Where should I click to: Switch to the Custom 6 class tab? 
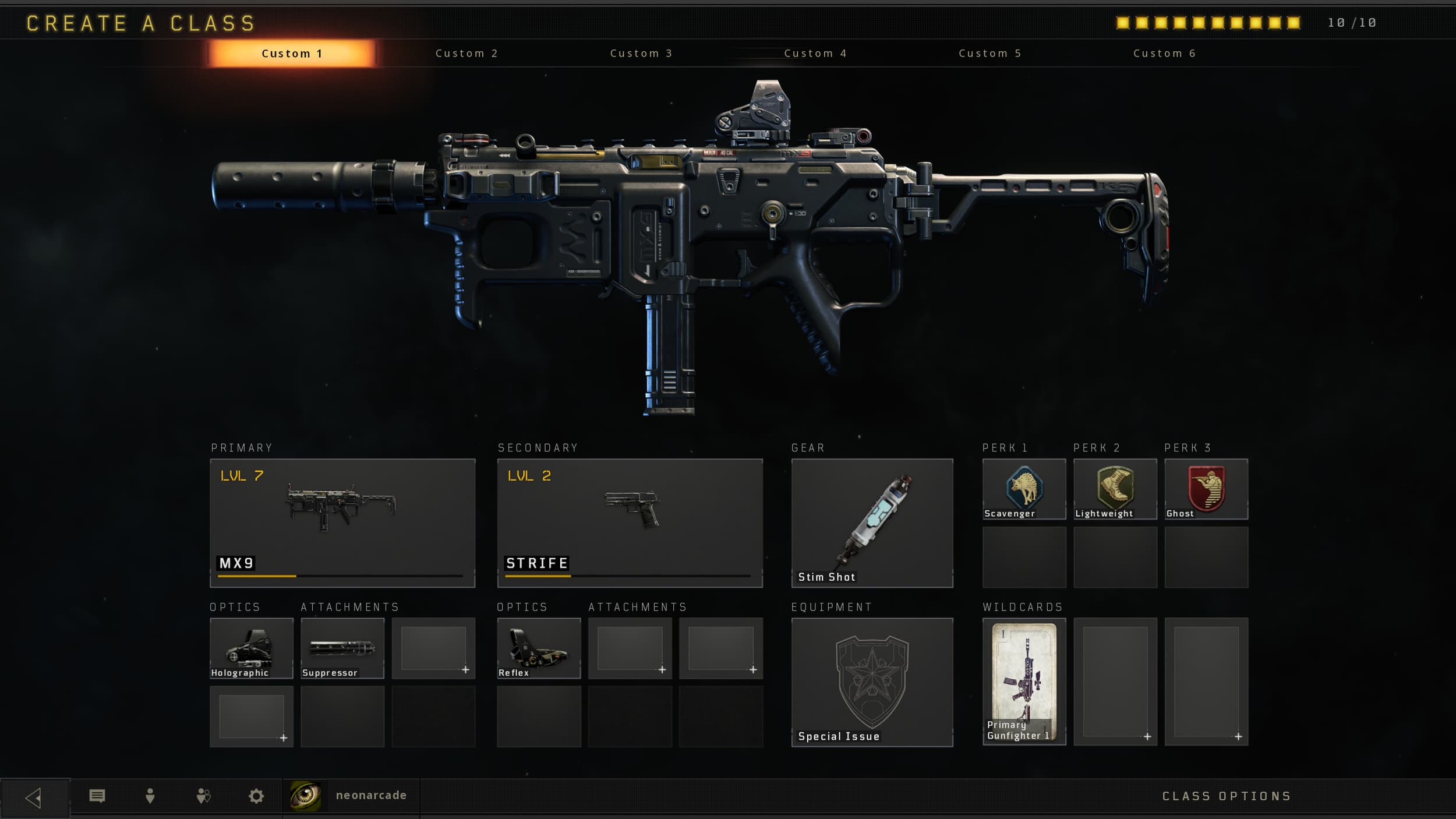(x=1164, y=53)
